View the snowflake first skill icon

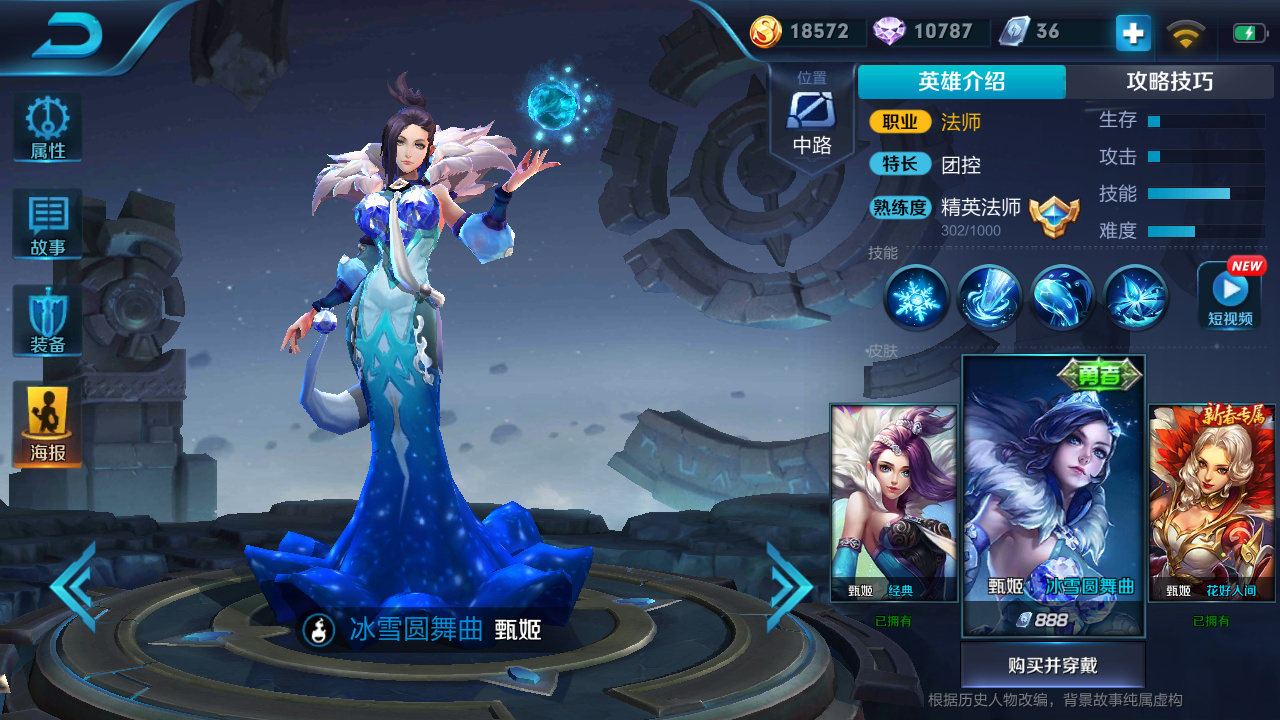click(x=916, y=297)
